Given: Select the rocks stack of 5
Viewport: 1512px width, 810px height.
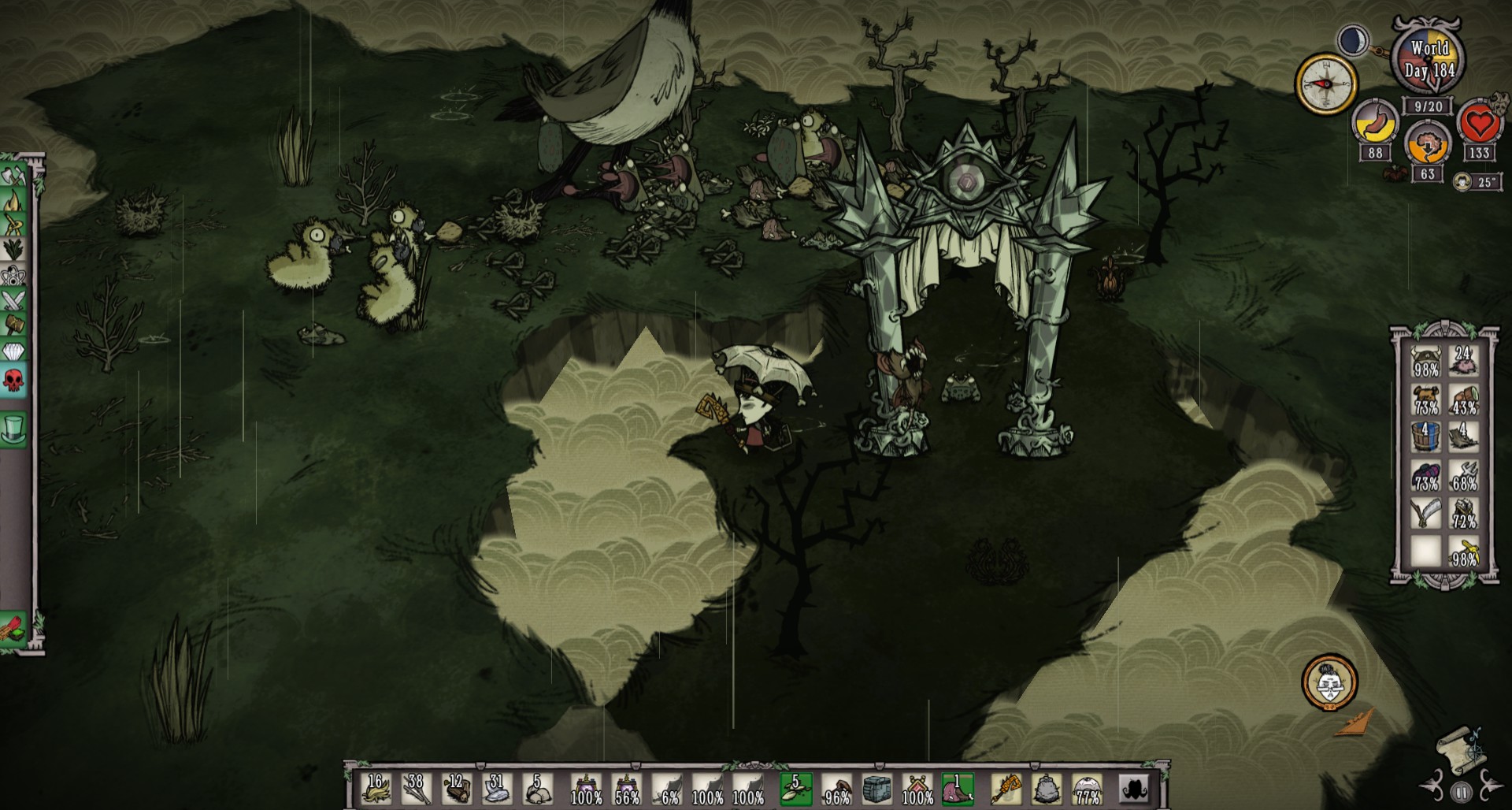Looking at the screenshot, I should click(536, 789).
